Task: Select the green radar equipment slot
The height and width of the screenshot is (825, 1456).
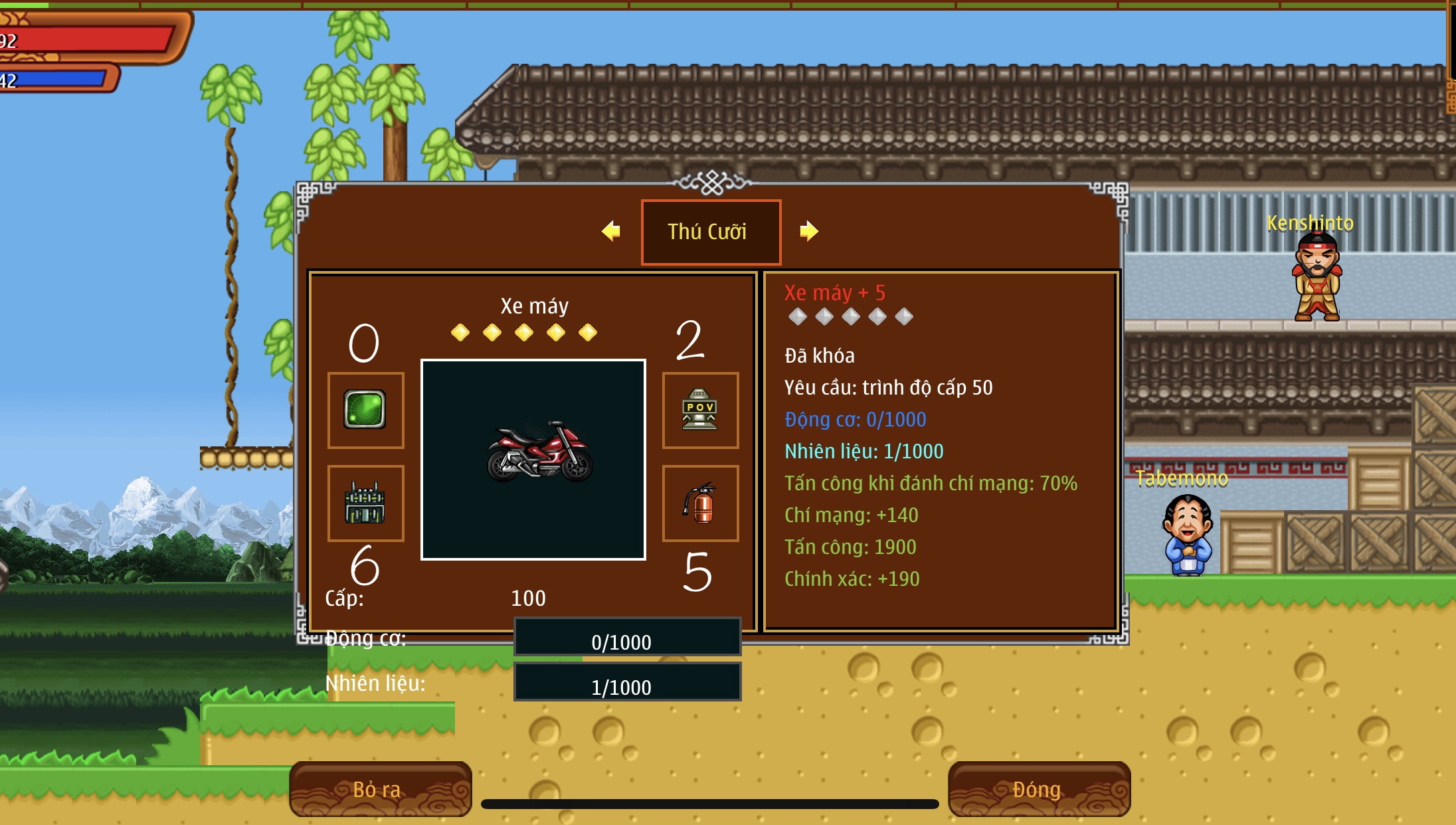Action: click(365, 410)
